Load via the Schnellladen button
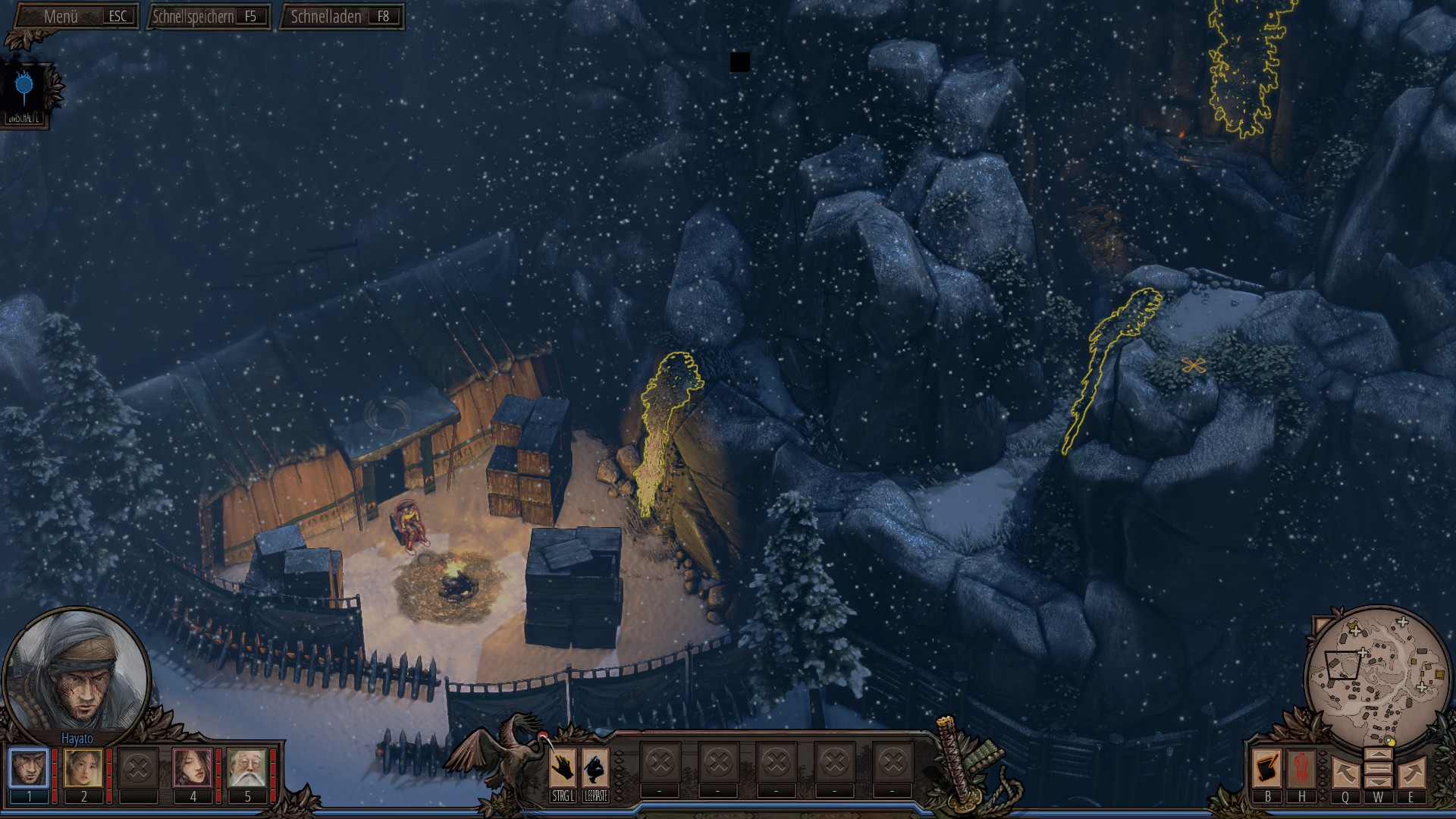 pos(341,17)
